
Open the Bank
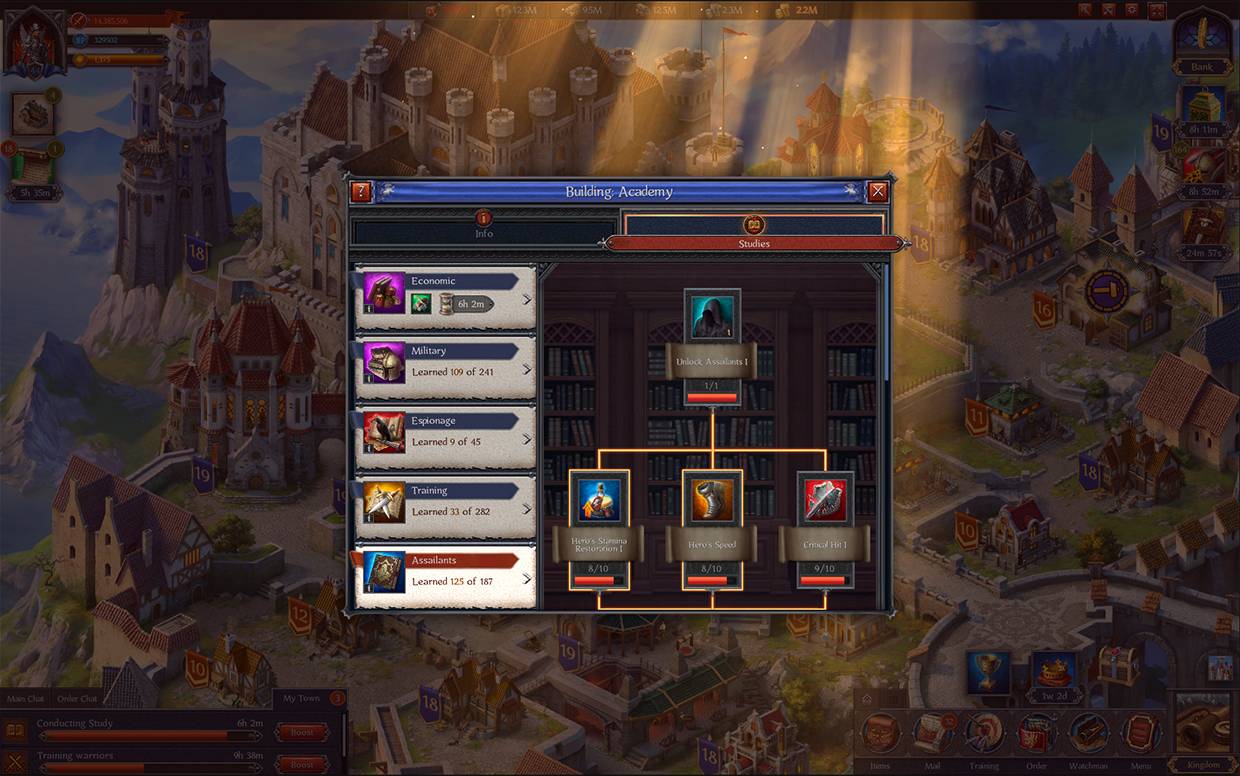click(1201, 41)
